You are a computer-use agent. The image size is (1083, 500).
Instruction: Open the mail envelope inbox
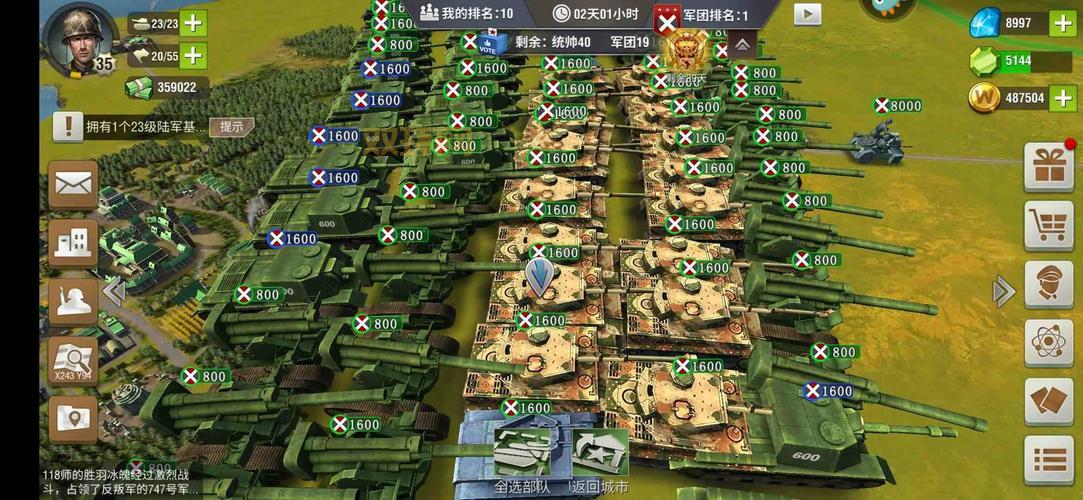pyautogui.click(x=74, y=184)
